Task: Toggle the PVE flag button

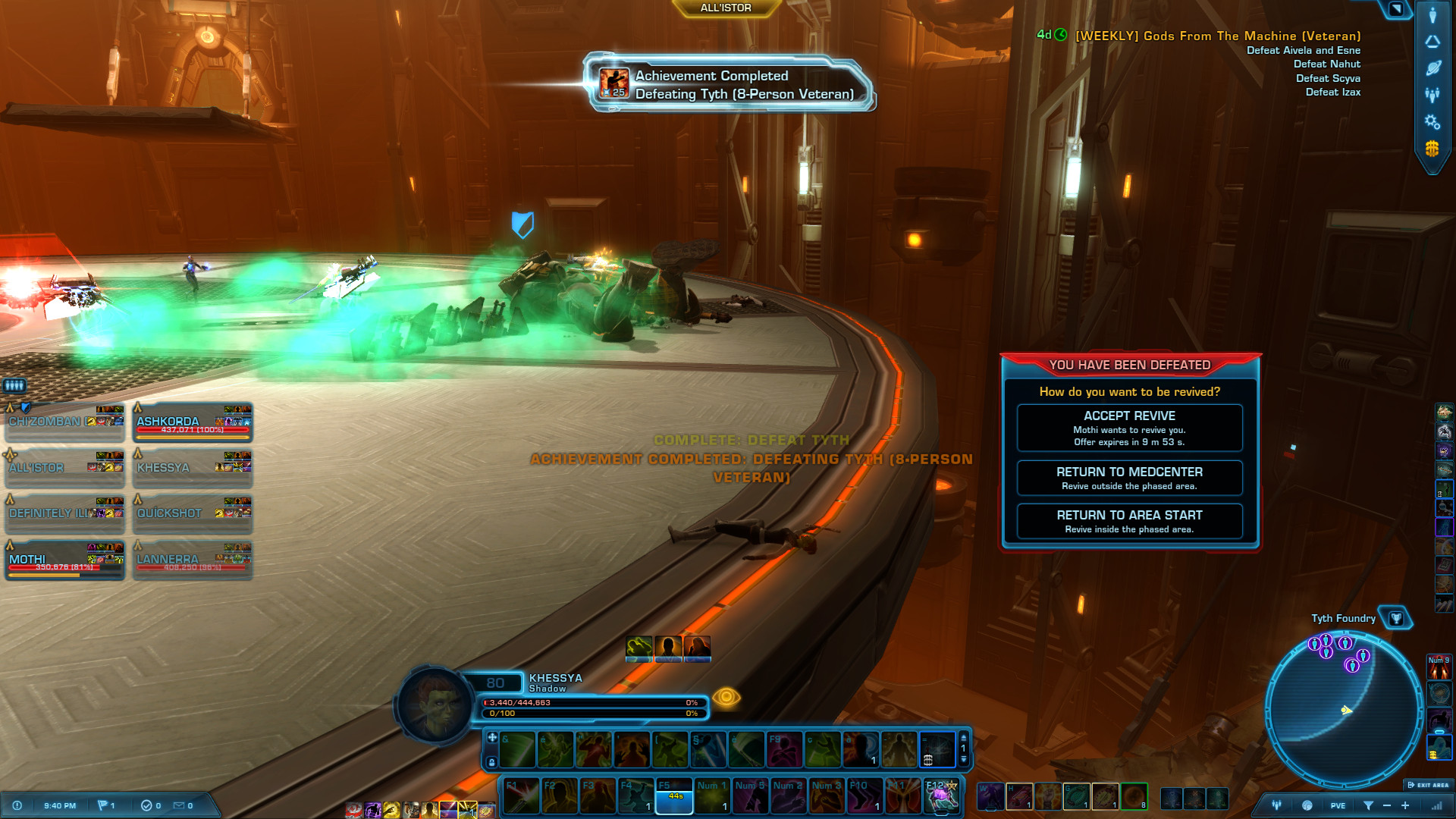Action: click(1338, 805)
